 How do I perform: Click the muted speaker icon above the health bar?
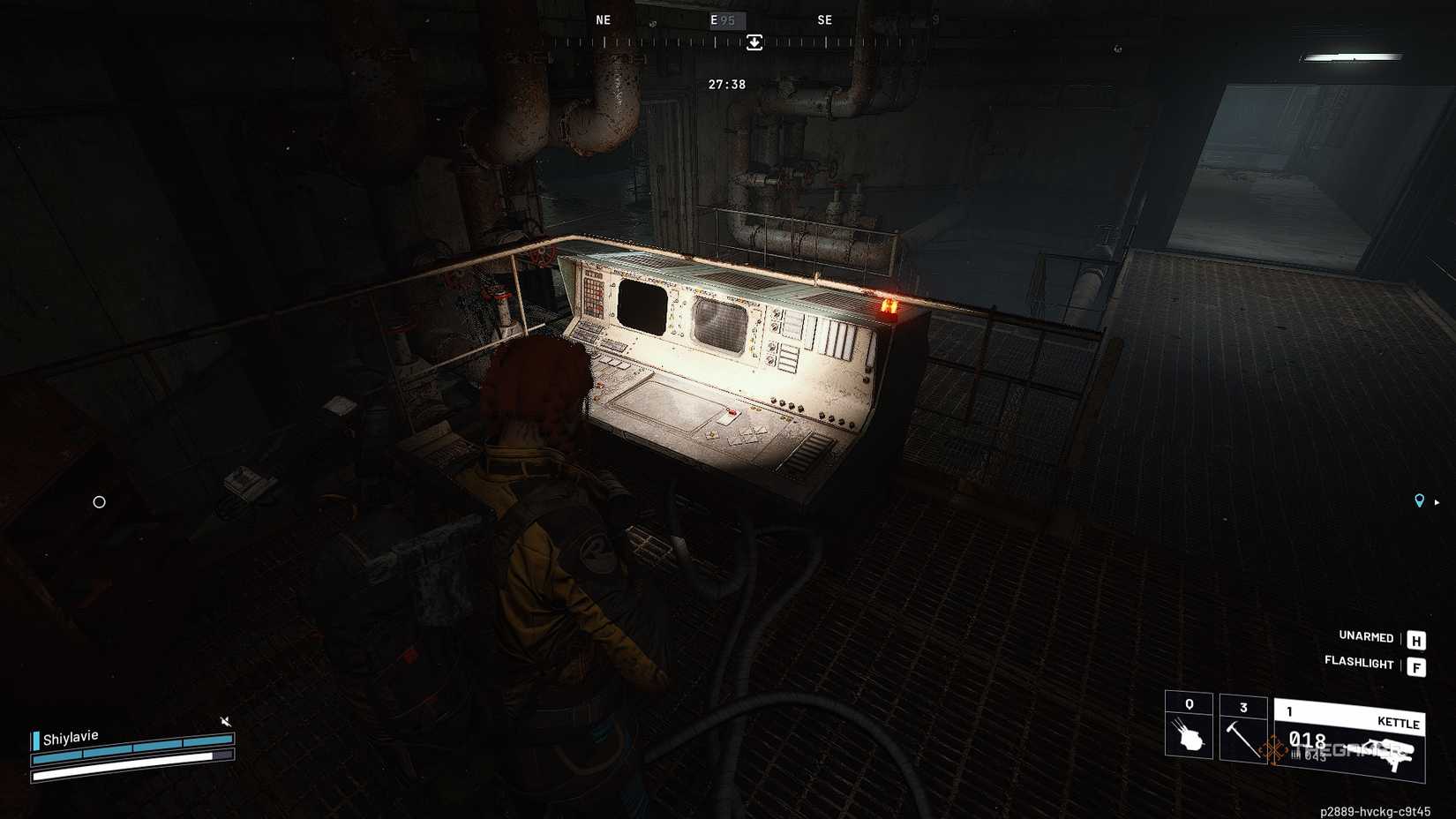pyautogui.click(x=226, y=721)
